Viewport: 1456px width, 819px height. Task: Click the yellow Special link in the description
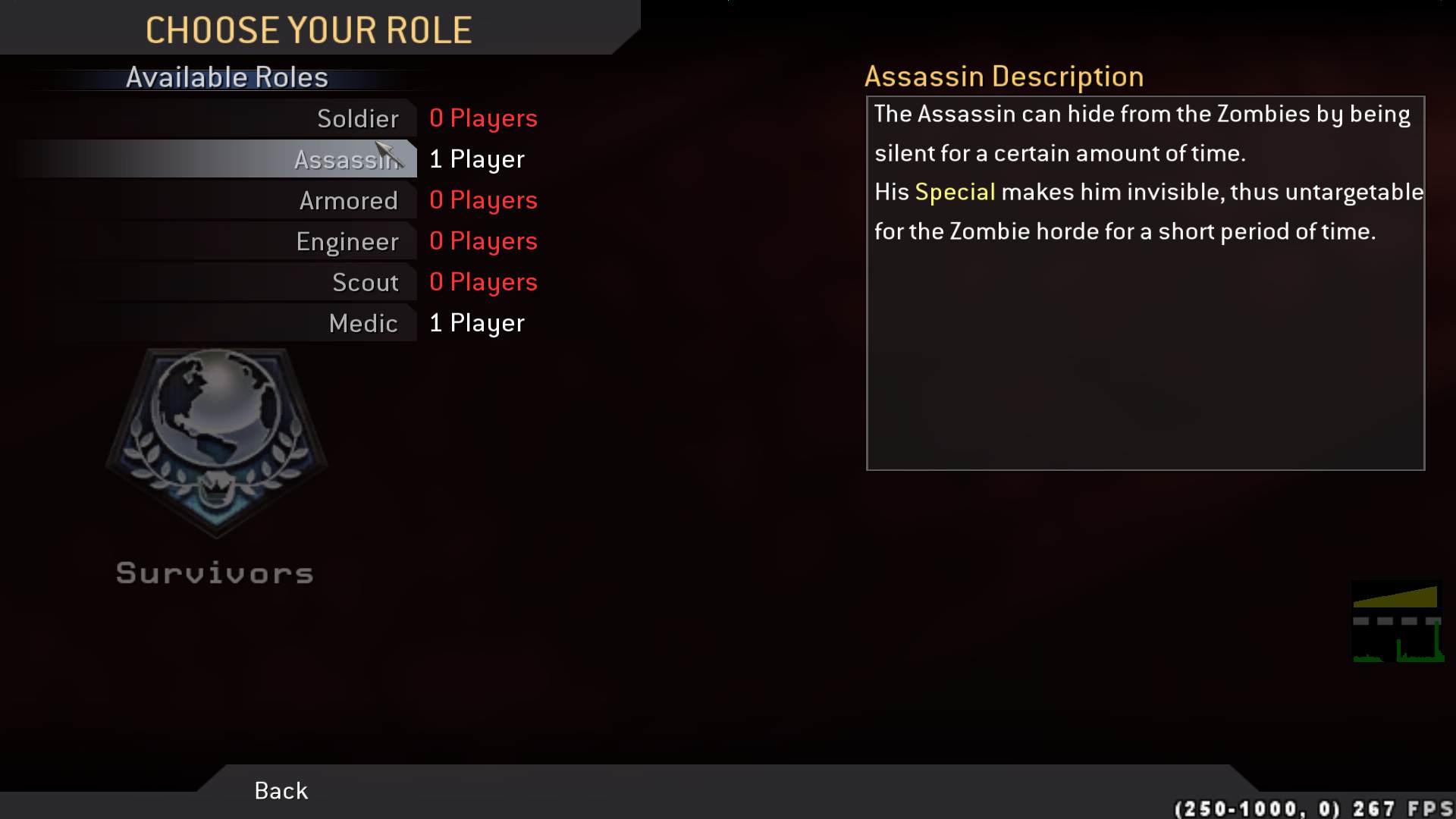click(957, 192)
